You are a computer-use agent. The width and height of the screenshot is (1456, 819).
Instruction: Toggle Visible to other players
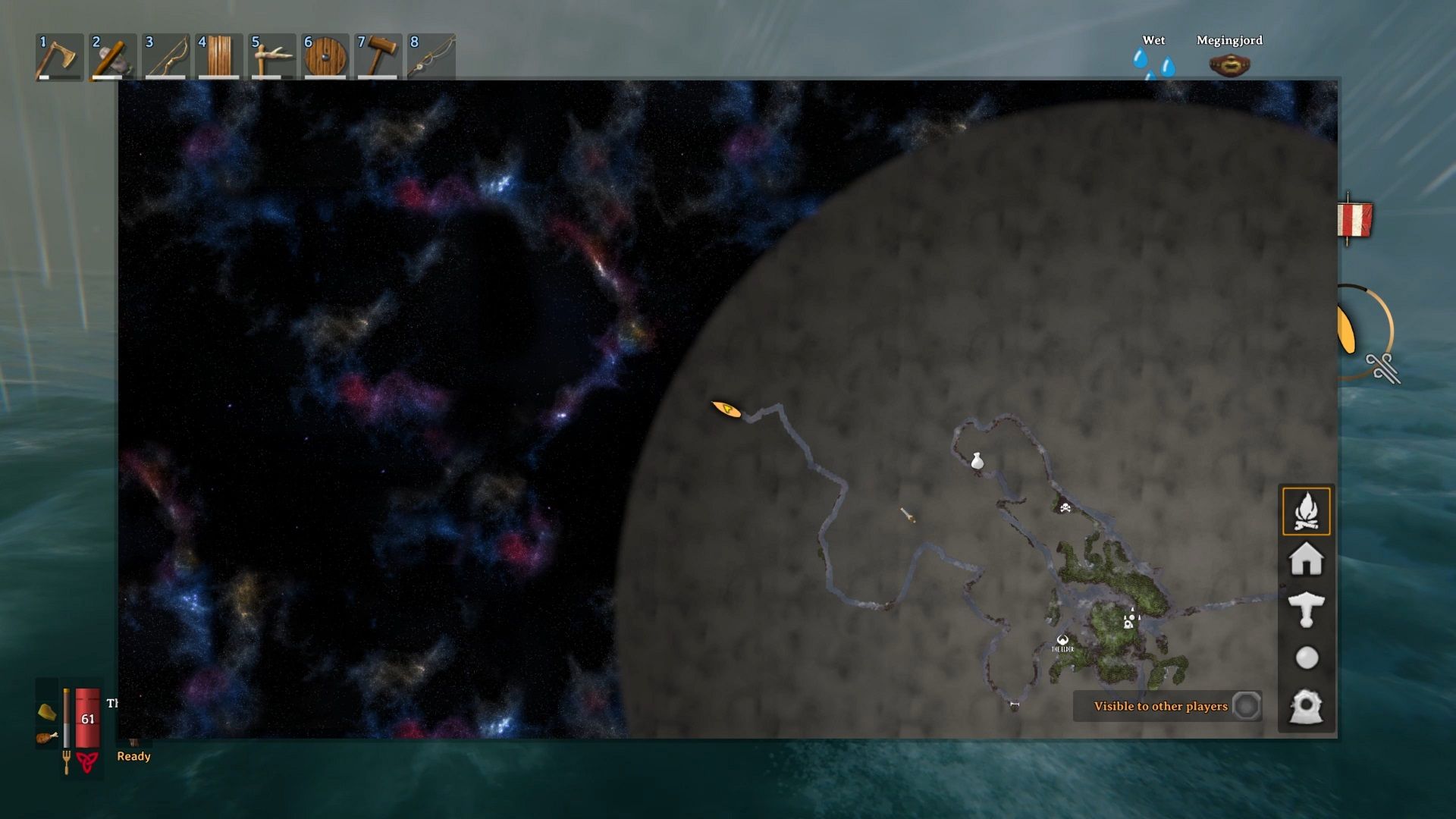pos(1246,706)
